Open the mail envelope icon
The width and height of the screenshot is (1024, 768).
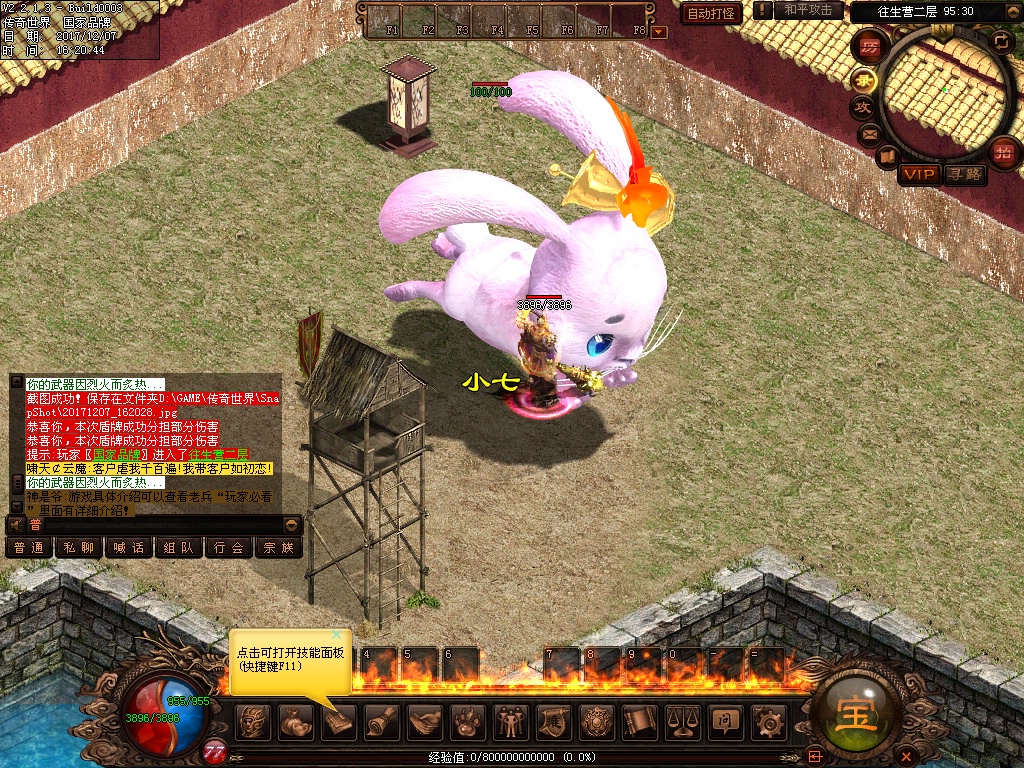coord(869,133)
